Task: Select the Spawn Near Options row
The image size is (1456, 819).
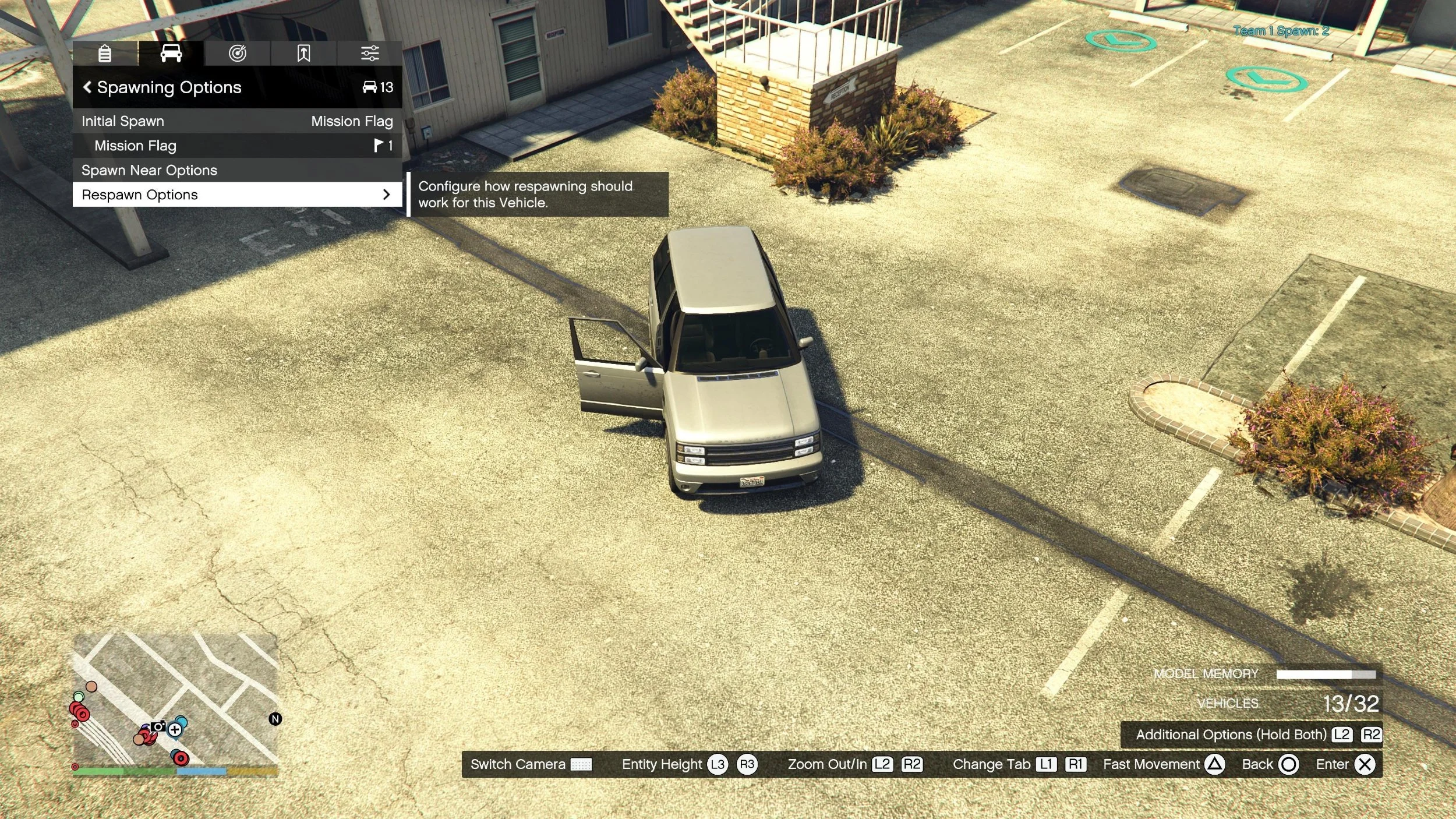Action: 236,170
